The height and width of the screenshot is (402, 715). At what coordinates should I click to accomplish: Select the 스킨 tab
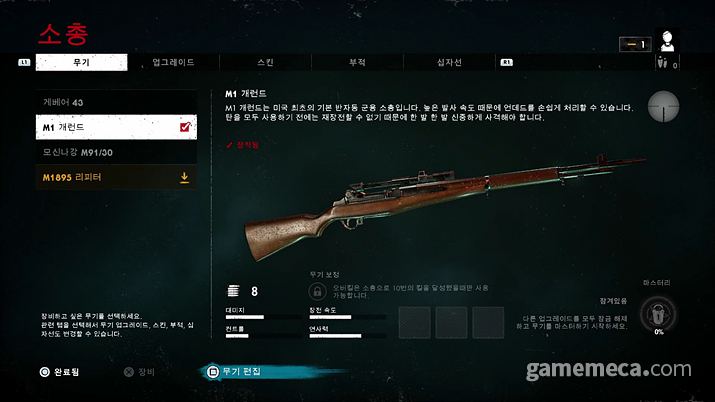pos(265,62)
